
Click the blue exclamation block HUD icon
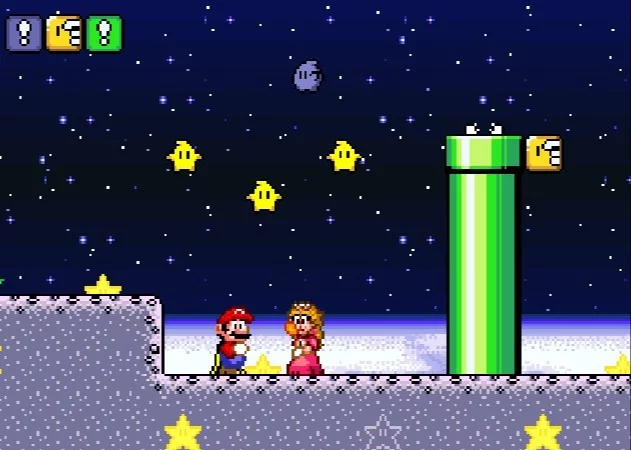[24, 33]
